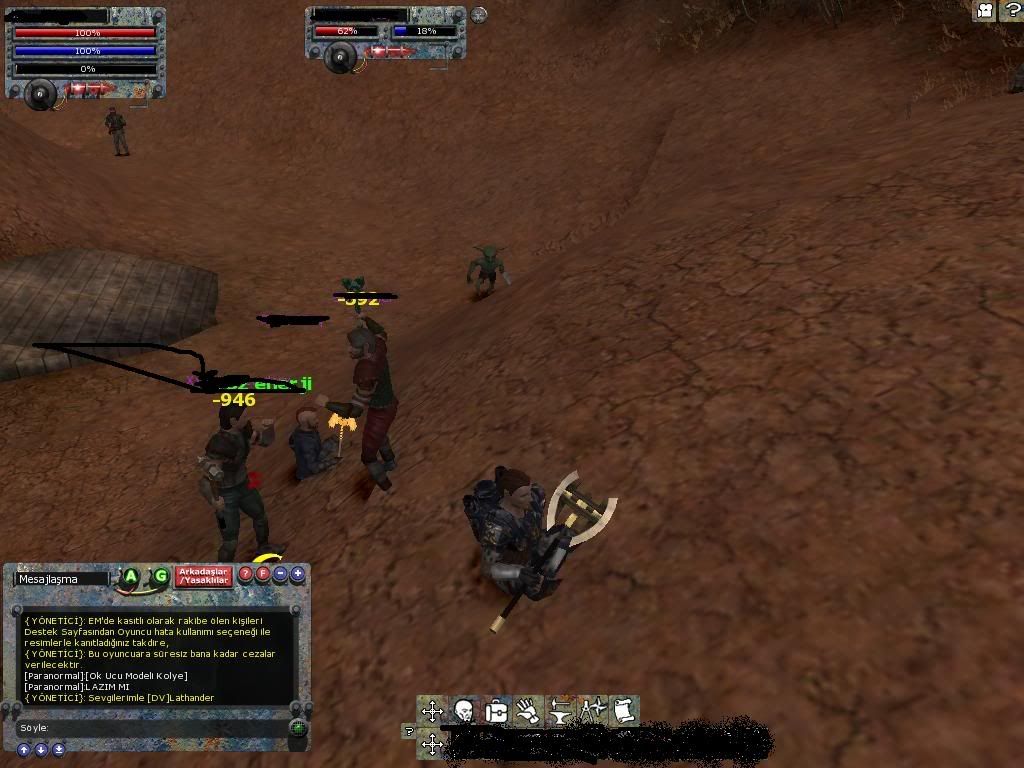Viewport: 1024px width, 768px height.
Task: Open the briefcase inventory icon
Action: pyautogui.click(x=496, y=711)
